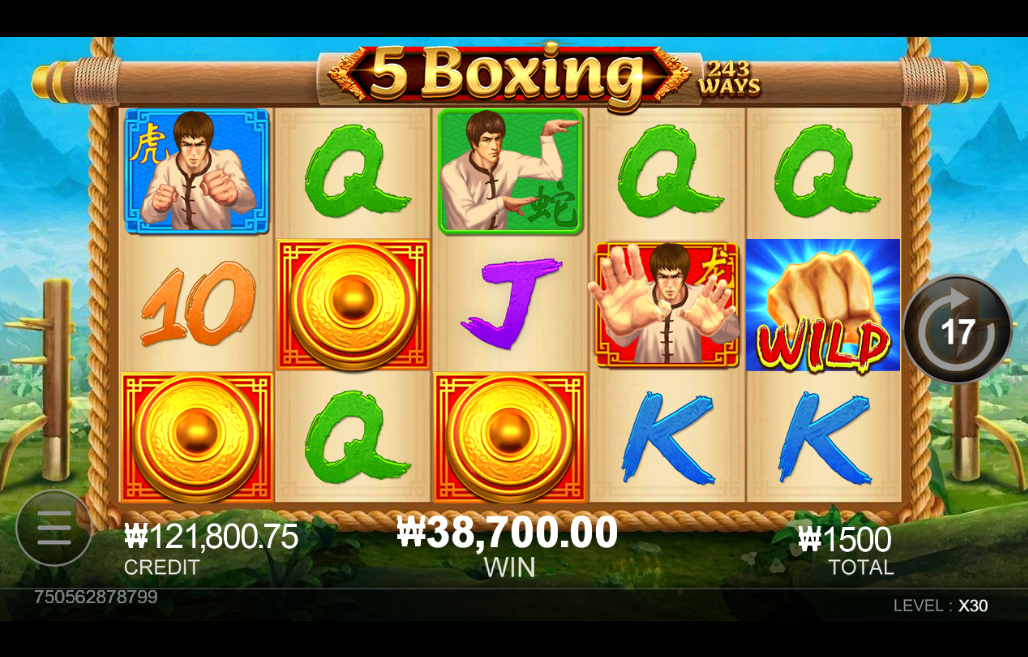1028x657 pixels.
Task: Open the hamburger menu button
Action: (x=54, y=527)
